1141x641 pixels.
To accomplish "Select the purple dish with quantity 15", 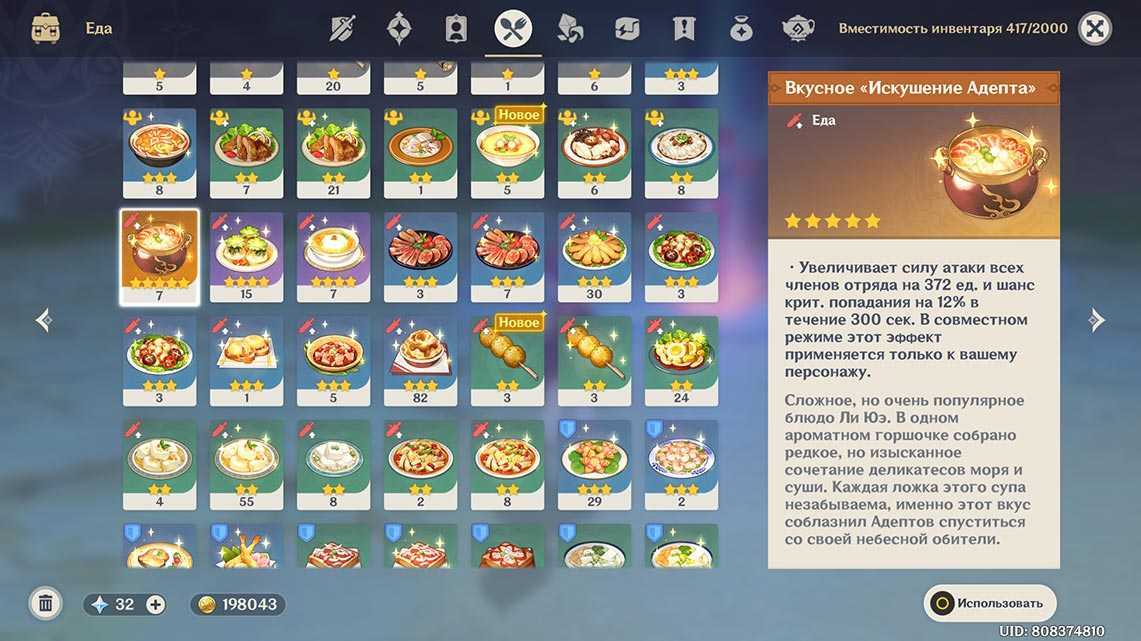I will [x=246, y=256].
